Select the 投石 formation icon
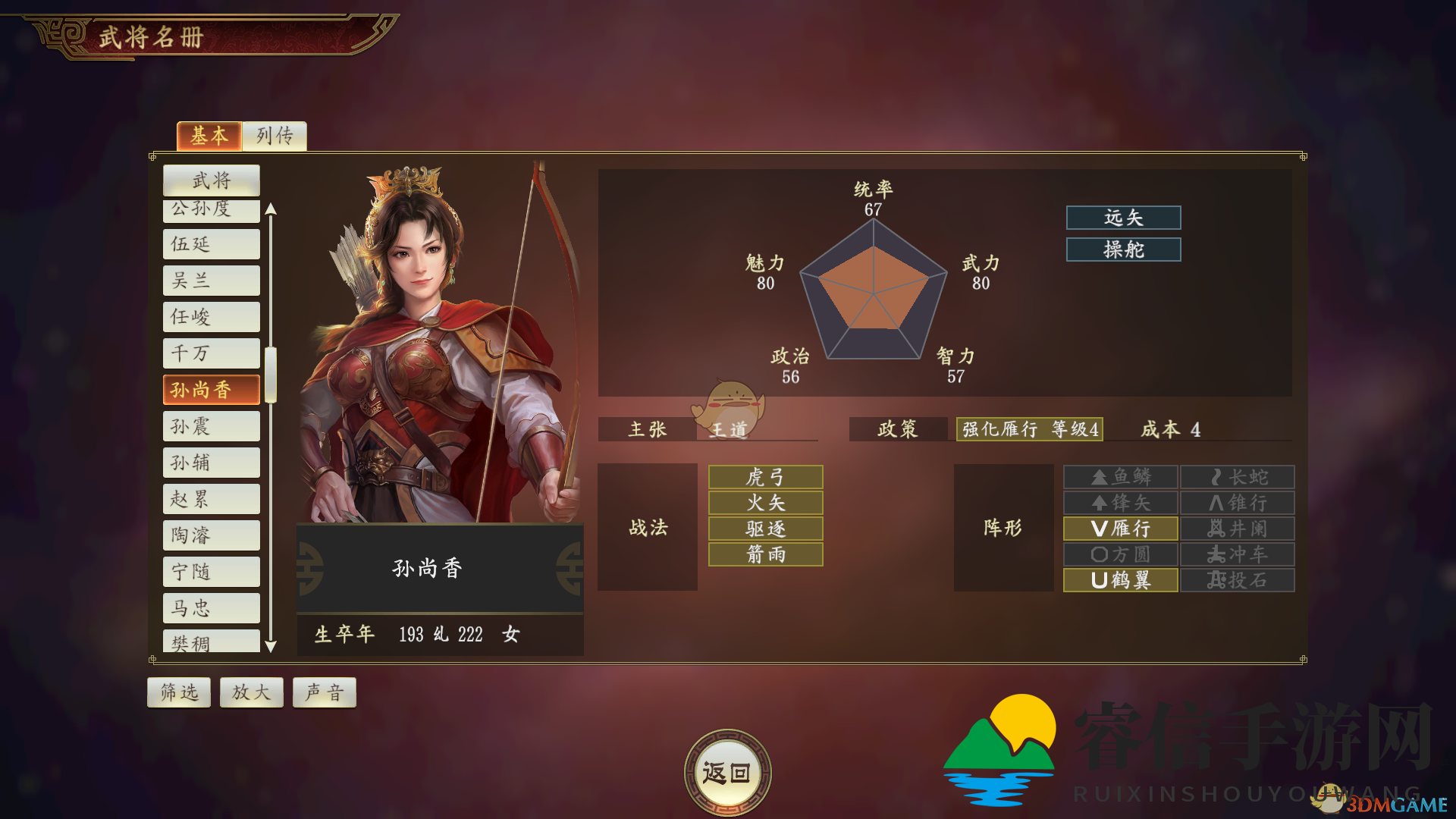 click(x=1237, y=580)
